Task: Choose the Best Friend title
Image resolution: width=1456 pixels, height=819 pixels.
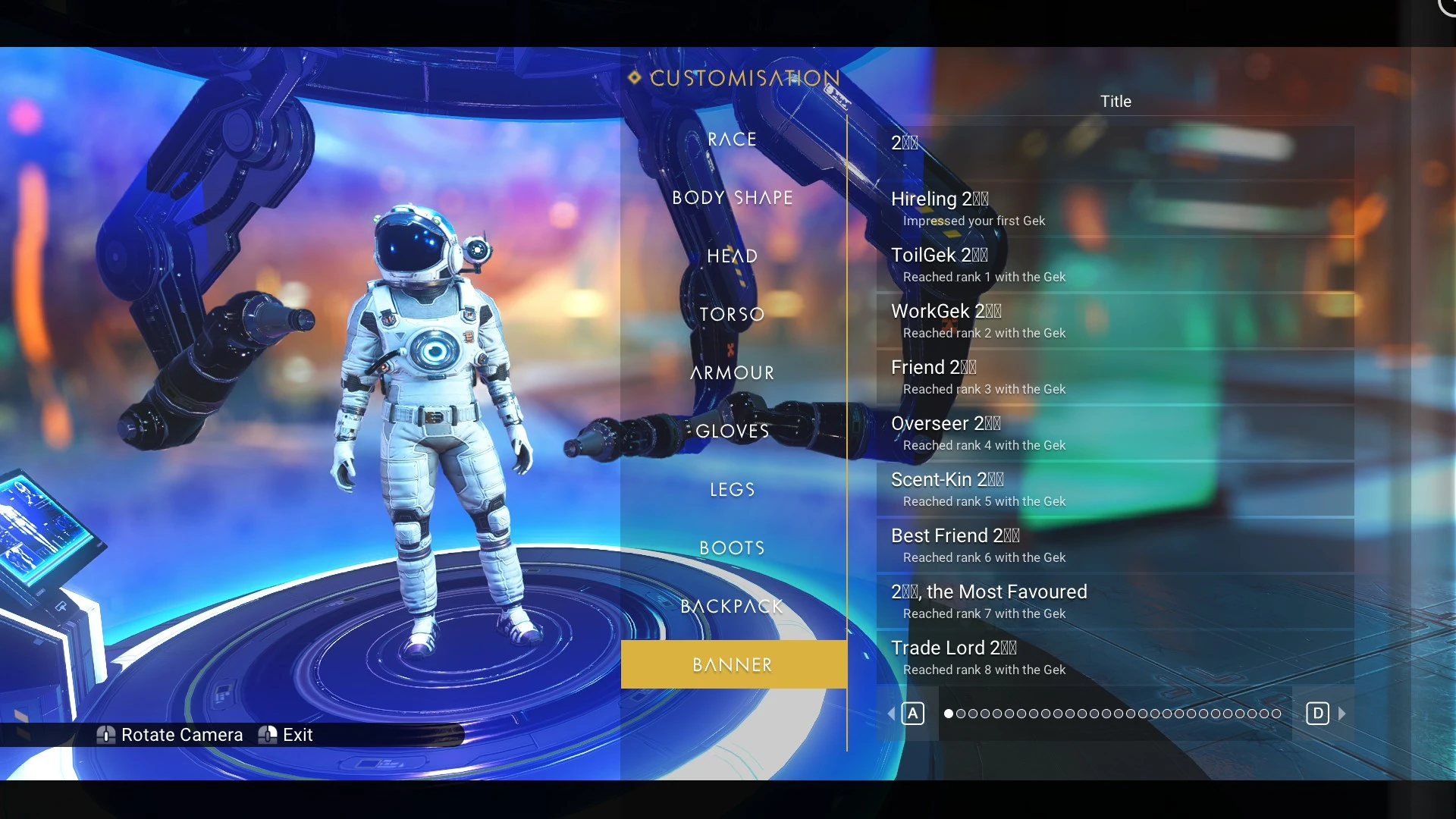Action: pos(1115,545)
